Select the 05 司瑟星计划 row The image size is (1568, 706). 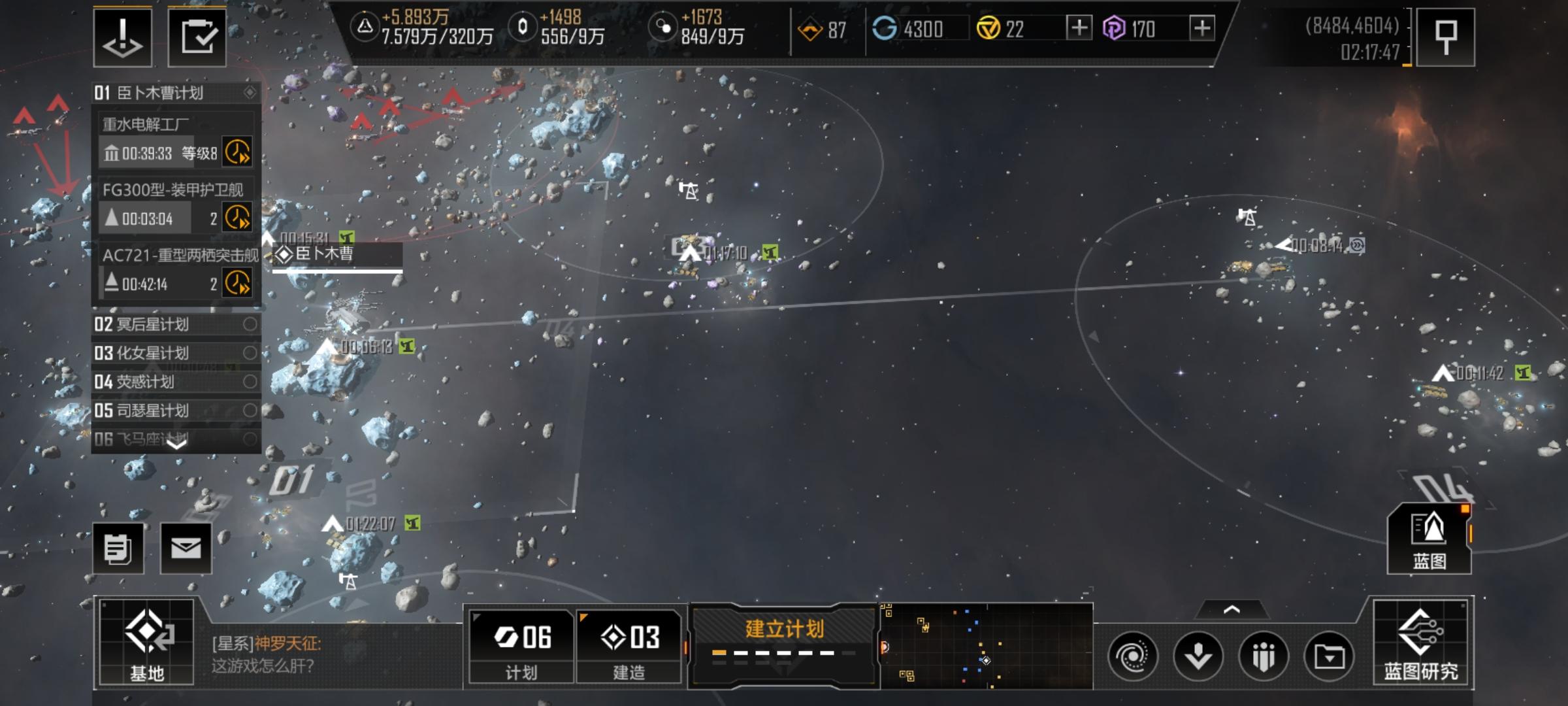click(x=175, y=411)
